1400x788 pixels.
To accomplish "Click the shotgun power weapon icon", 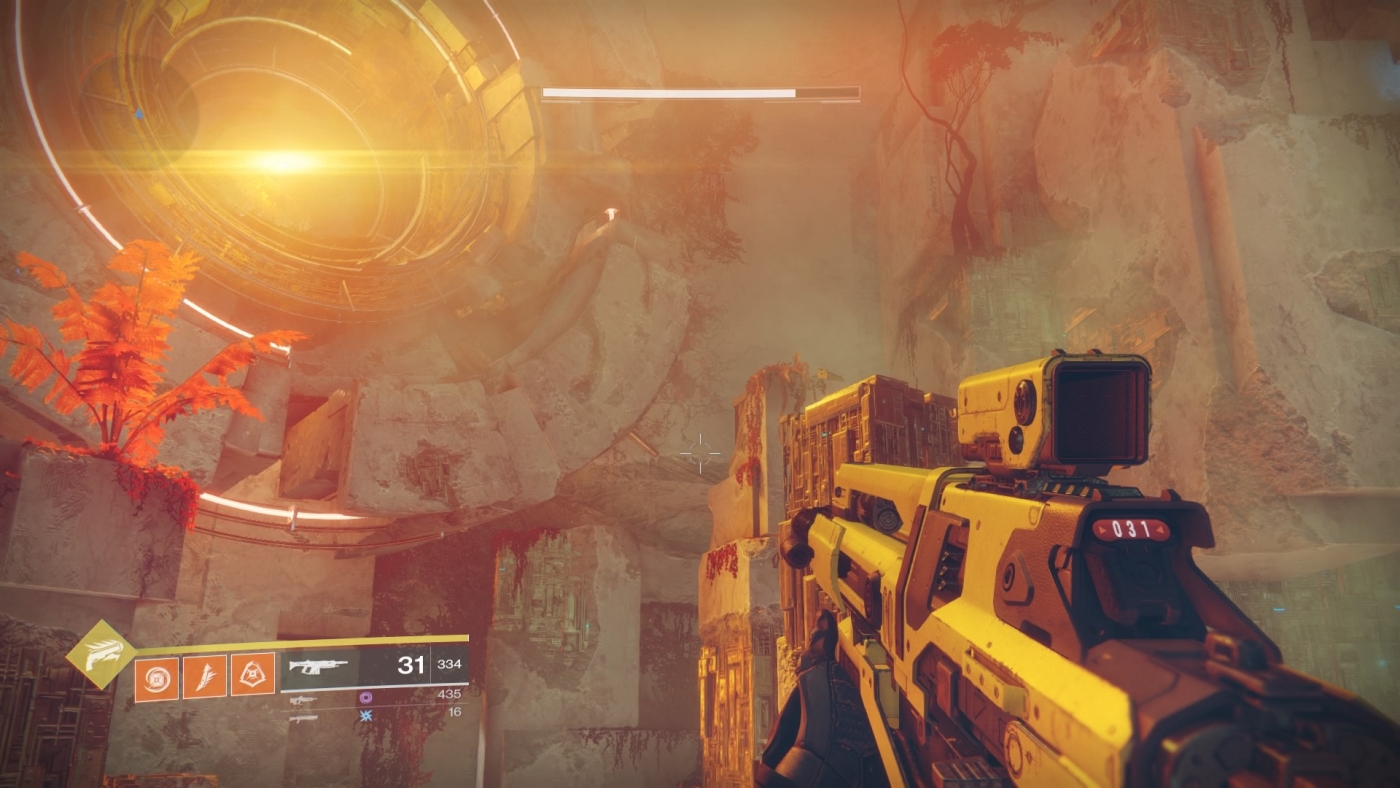I will pyautogui.click(x=303, y=718).
